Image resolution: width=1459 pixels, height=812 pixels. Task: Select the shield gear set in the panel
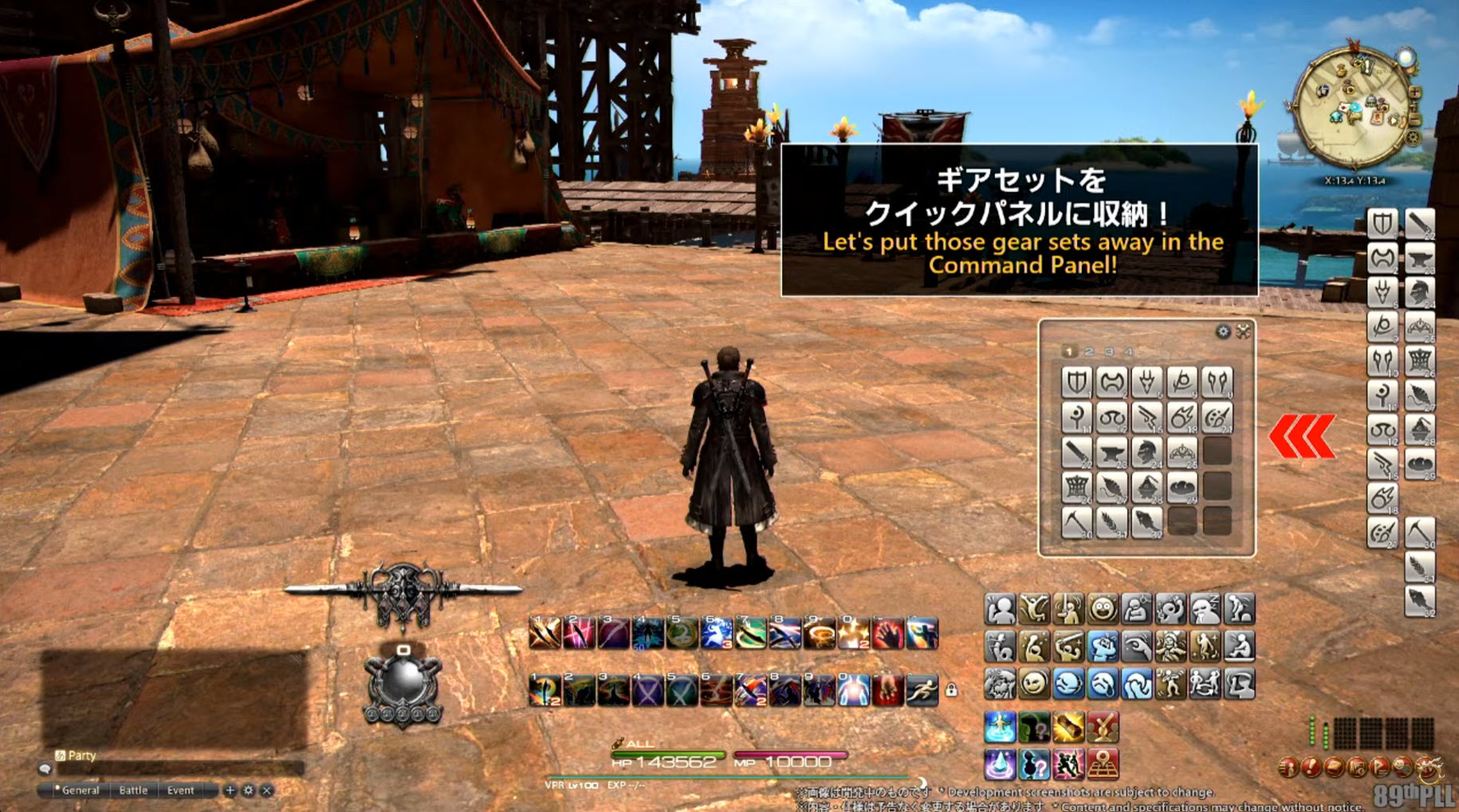coord(1076,382)
